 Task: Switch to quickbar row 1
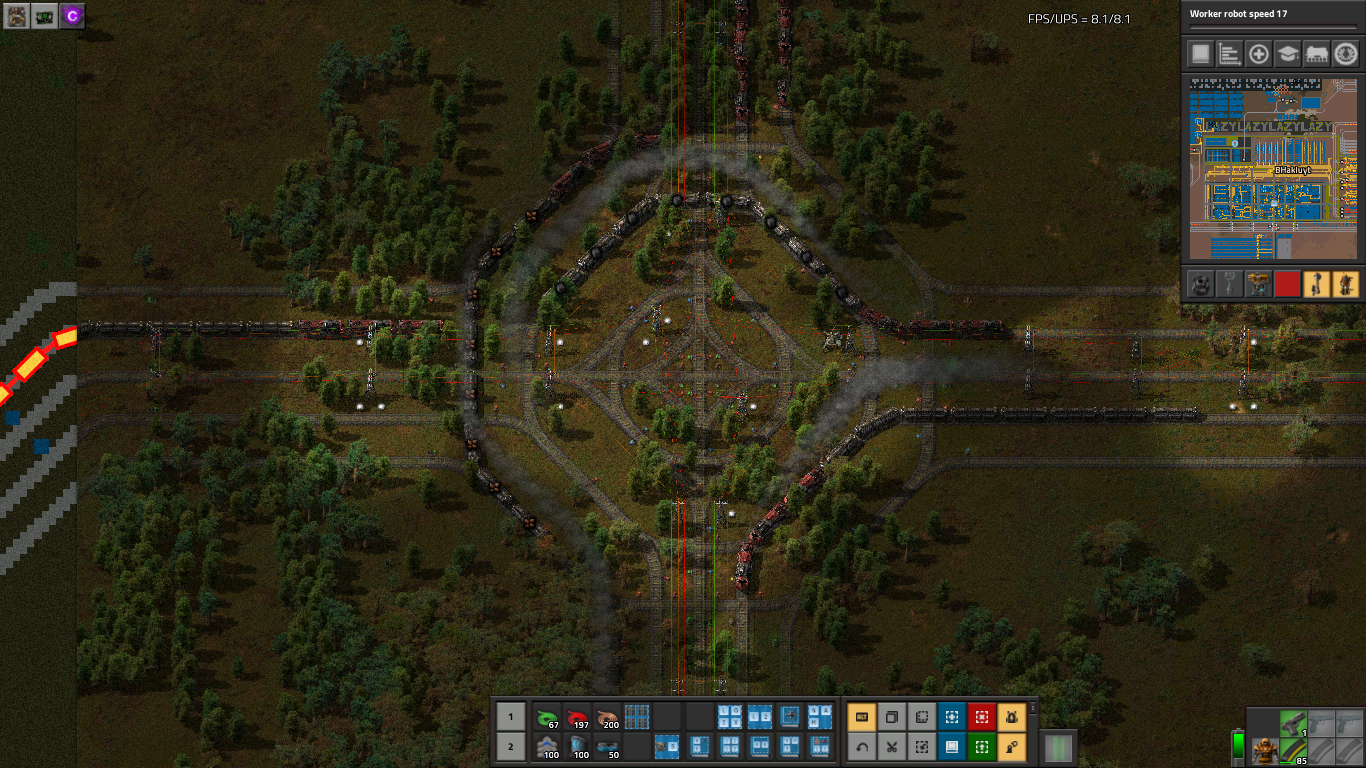510,717
